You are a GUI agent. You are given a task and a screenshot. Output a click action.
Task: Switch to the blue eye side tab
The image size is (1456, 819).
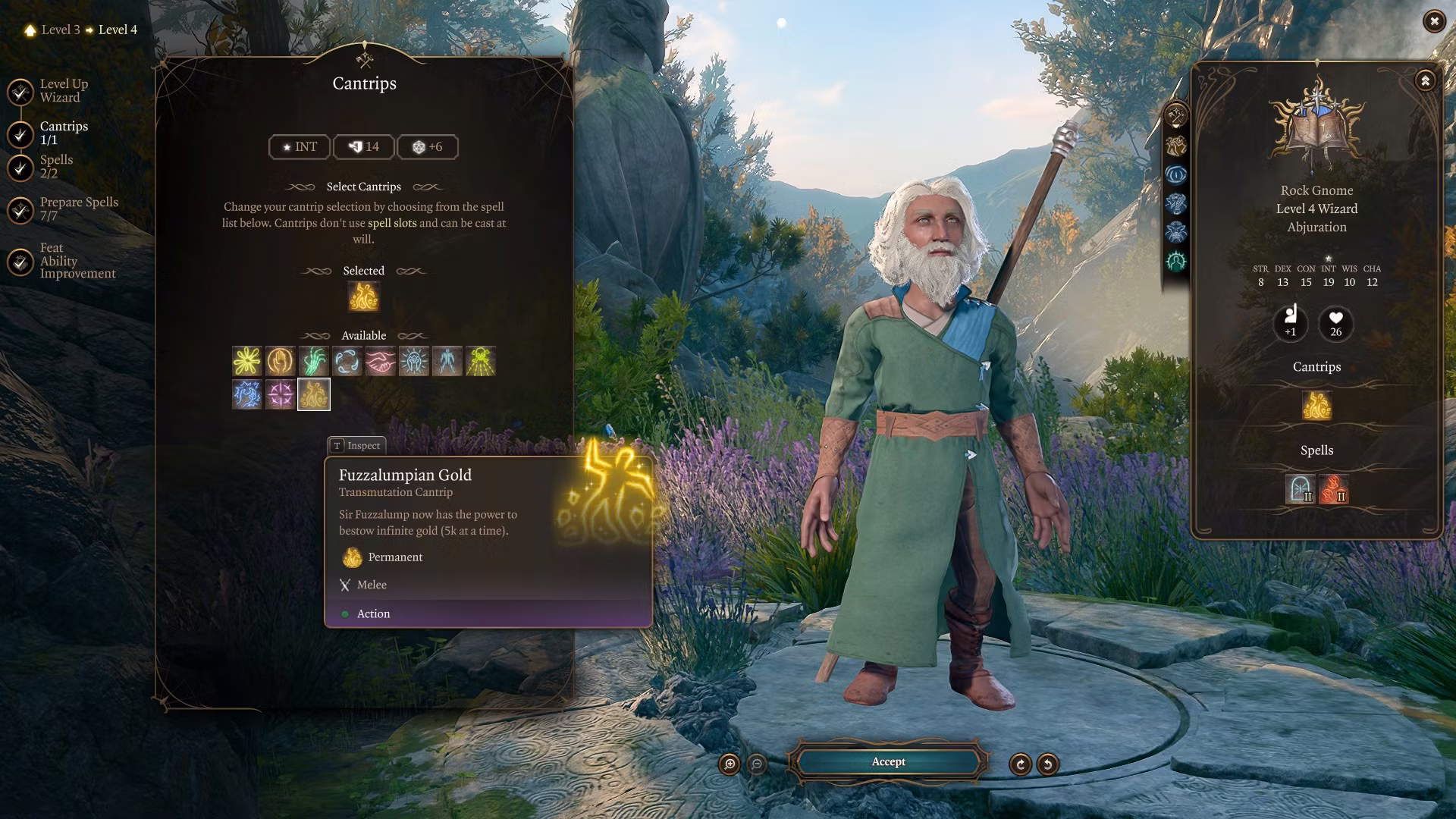coord(1176,174)
